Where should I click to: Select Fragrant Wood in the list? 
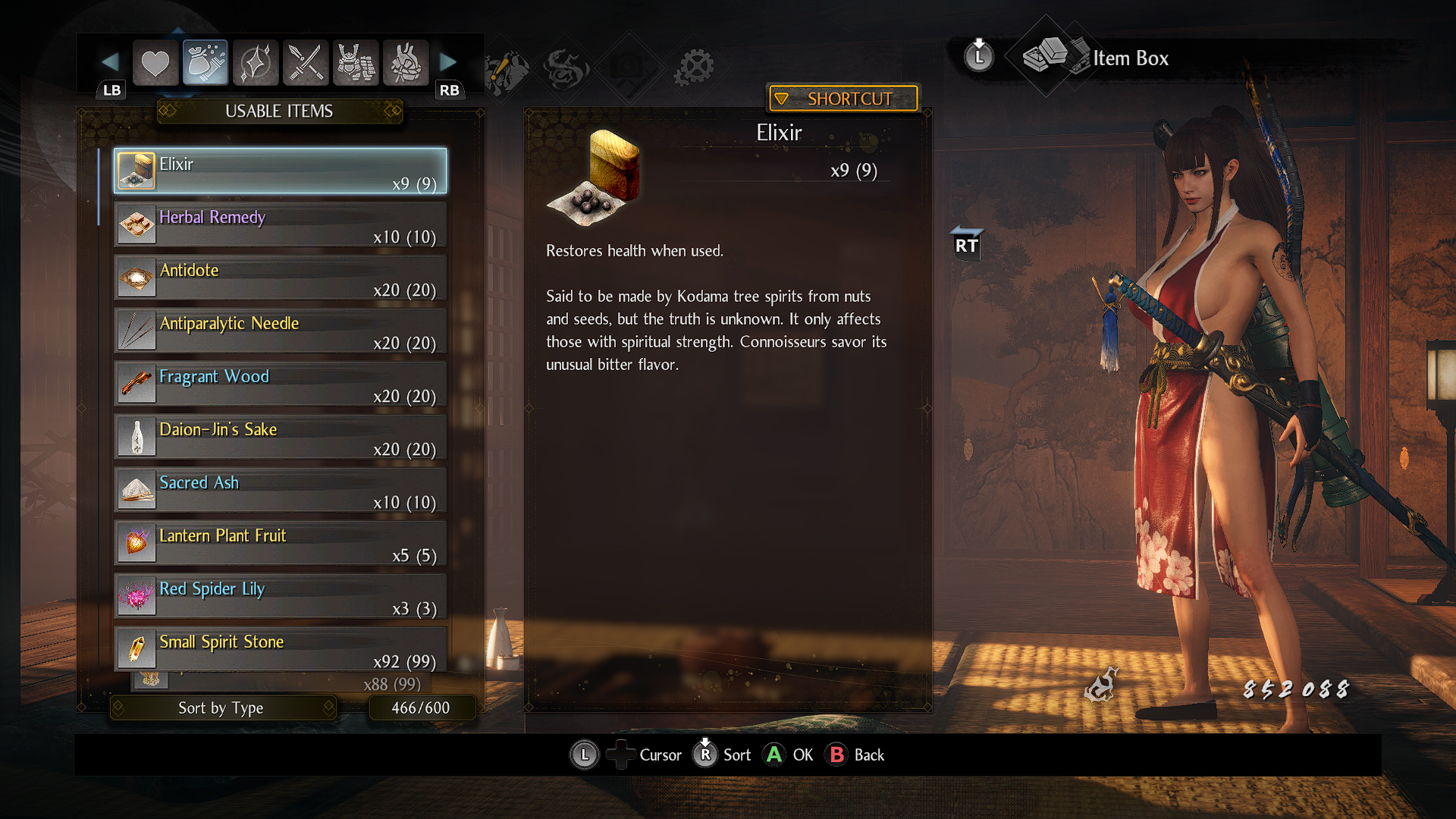[x=280, y=384]
